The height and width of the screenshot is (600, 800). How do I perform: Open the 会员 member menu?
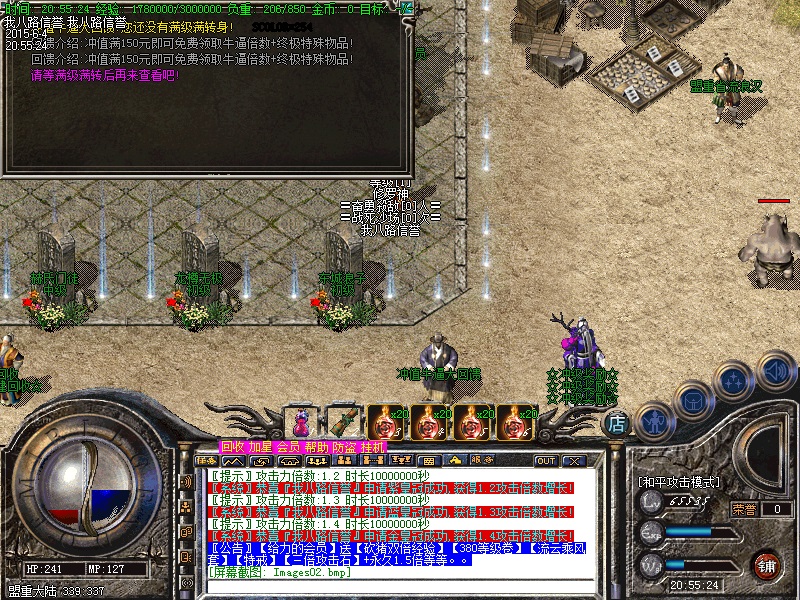coord(288,447)
